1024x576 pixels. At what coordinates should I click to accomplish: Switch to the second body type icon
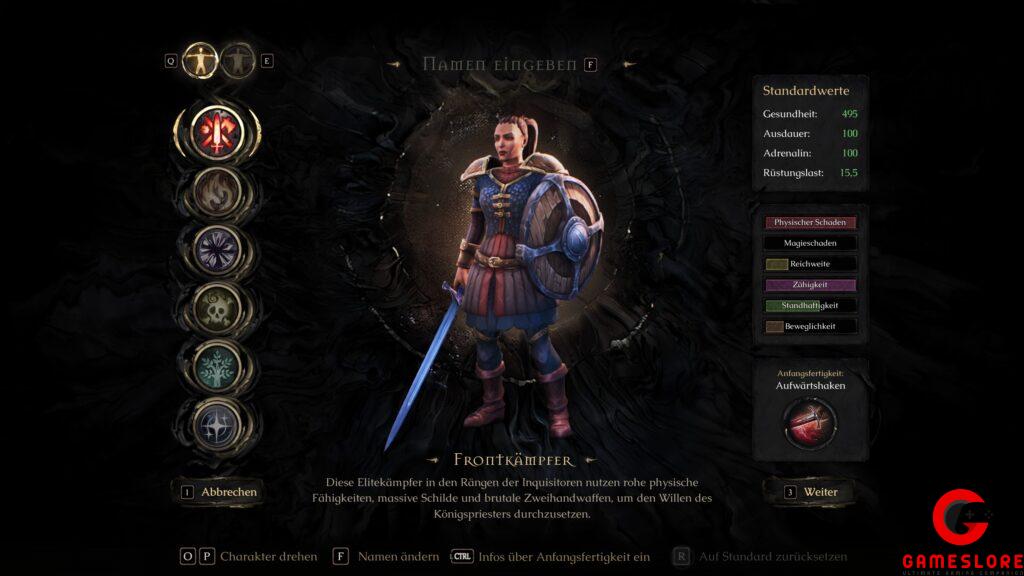pos(237,60)
